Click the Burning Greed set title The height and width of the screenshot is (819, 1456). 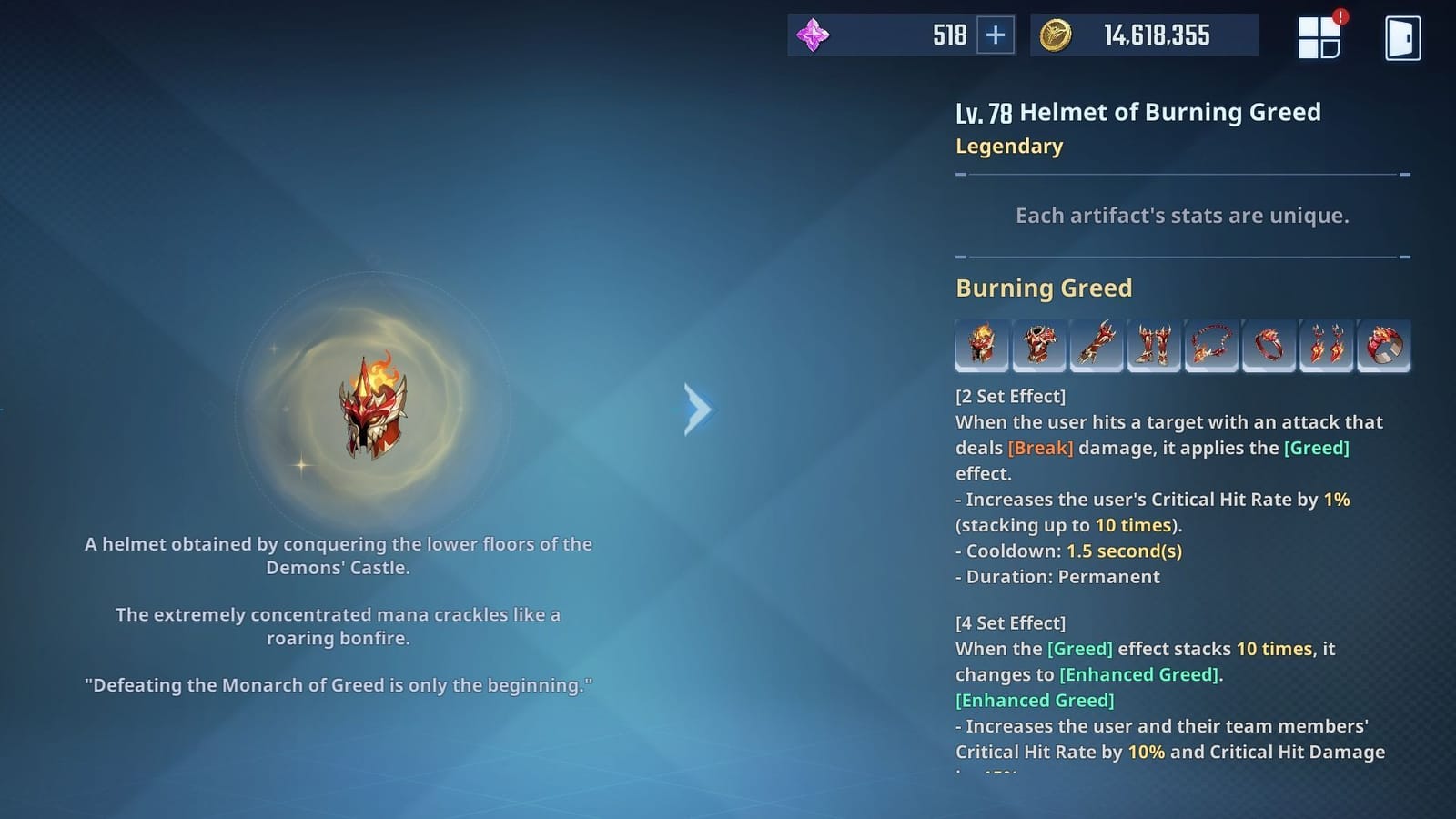[1043, 288]
